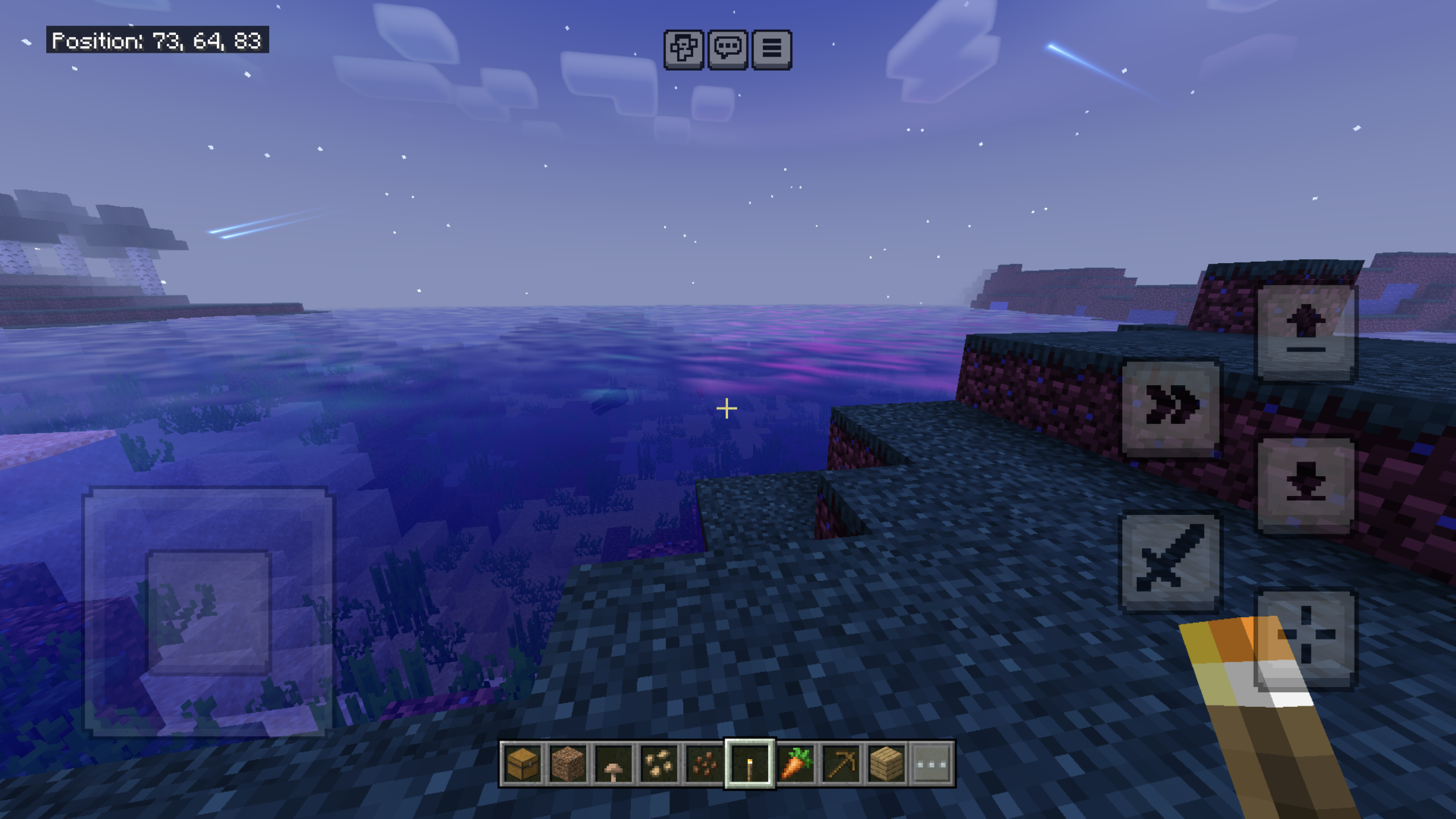This screenshot has height=819, width=1456.
Task: Toggle sprint with the double-arrow button
Action: tap(1171, 408)
